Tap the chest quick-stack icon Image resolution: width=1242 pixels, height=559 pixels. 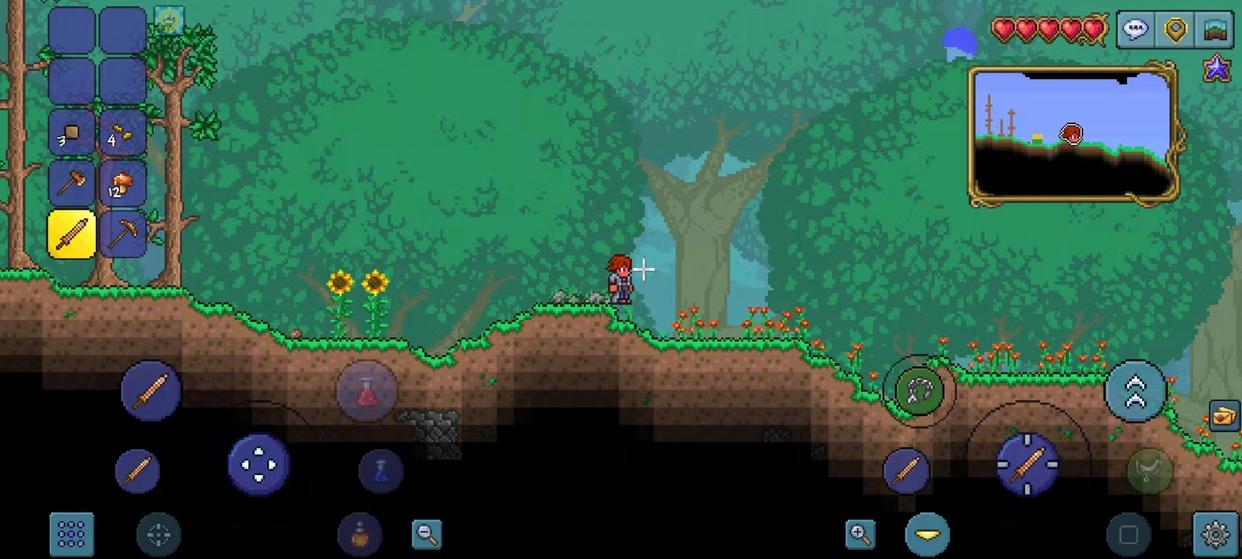click(x=1224, y=415)
